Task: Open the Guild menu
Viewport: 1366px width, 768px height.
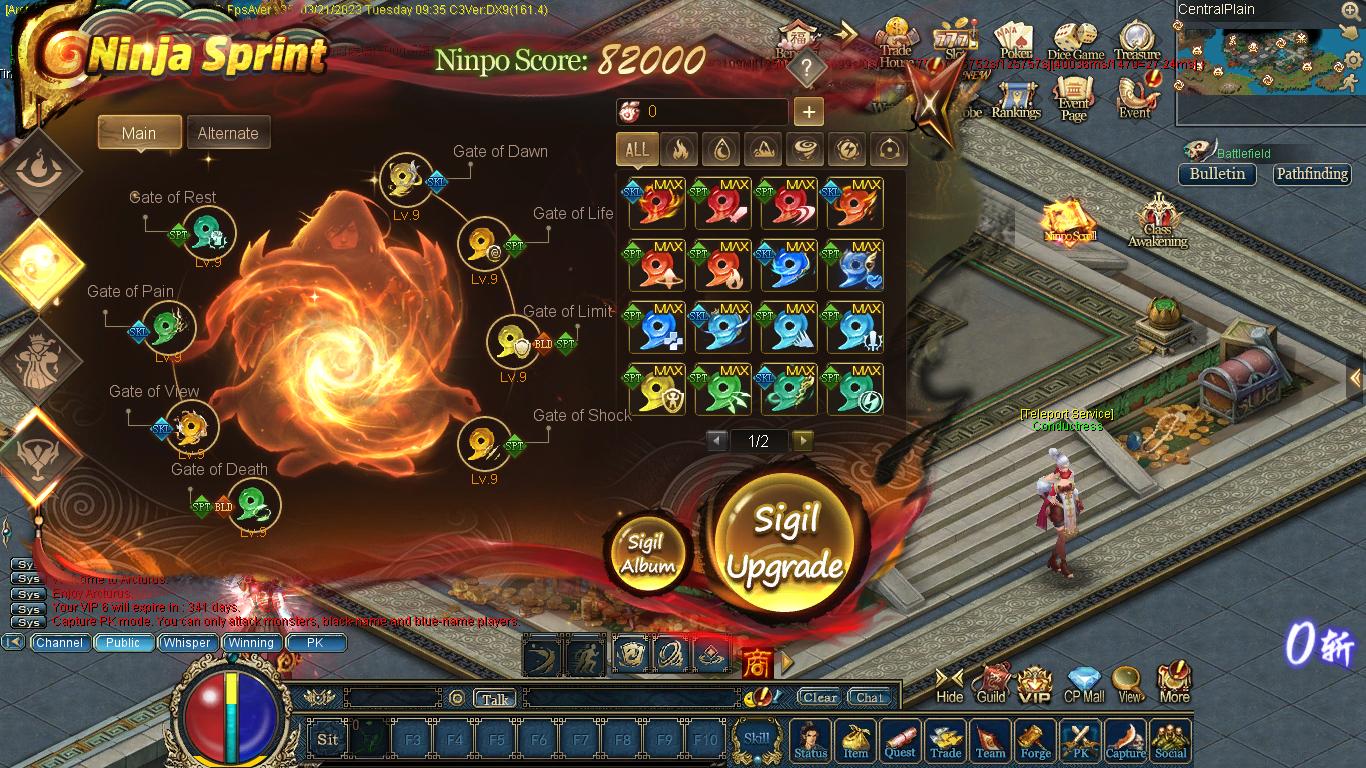Action: (991, 685)
